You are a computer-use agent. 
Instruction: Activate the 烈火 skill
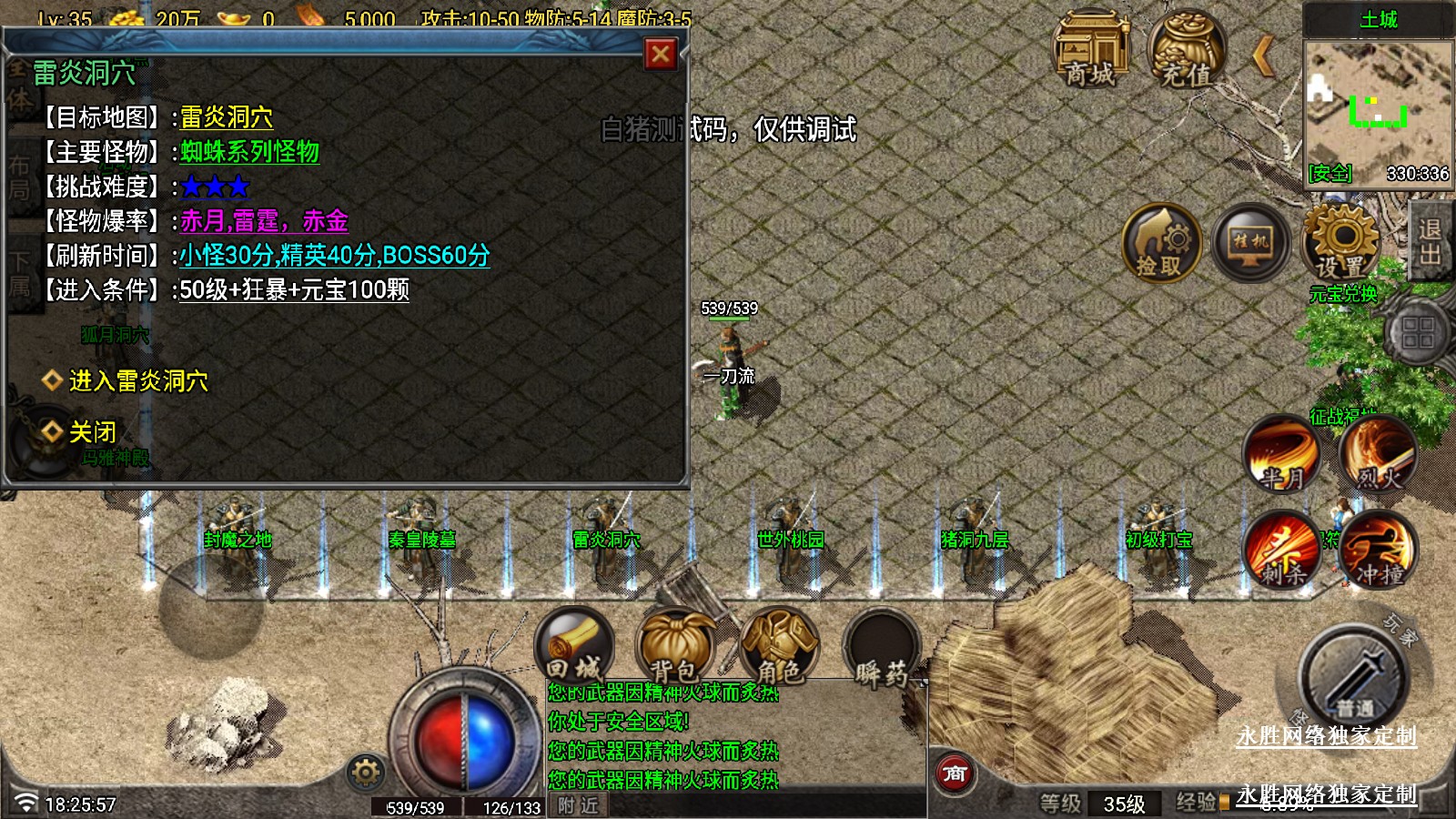pyautogui.click(x=1378, y=454)
